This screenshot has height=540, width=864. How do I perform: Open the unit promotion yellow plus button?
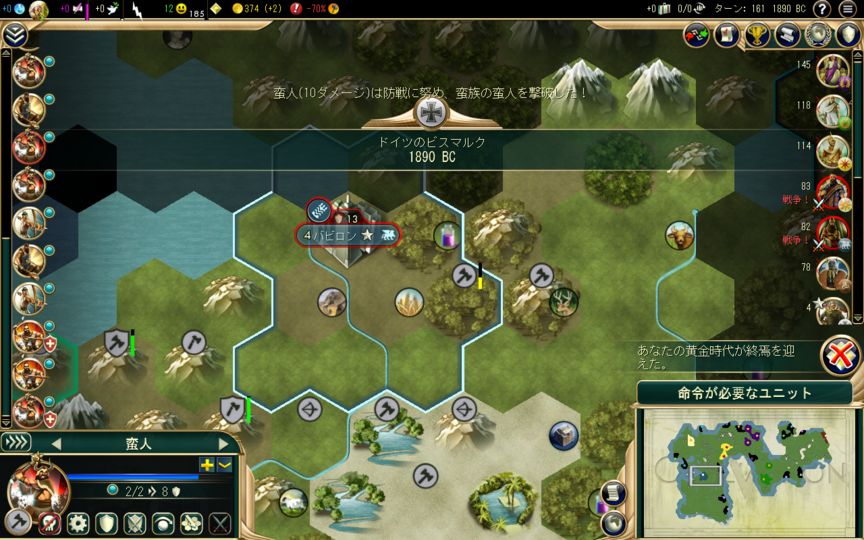[x=207, y=464]
